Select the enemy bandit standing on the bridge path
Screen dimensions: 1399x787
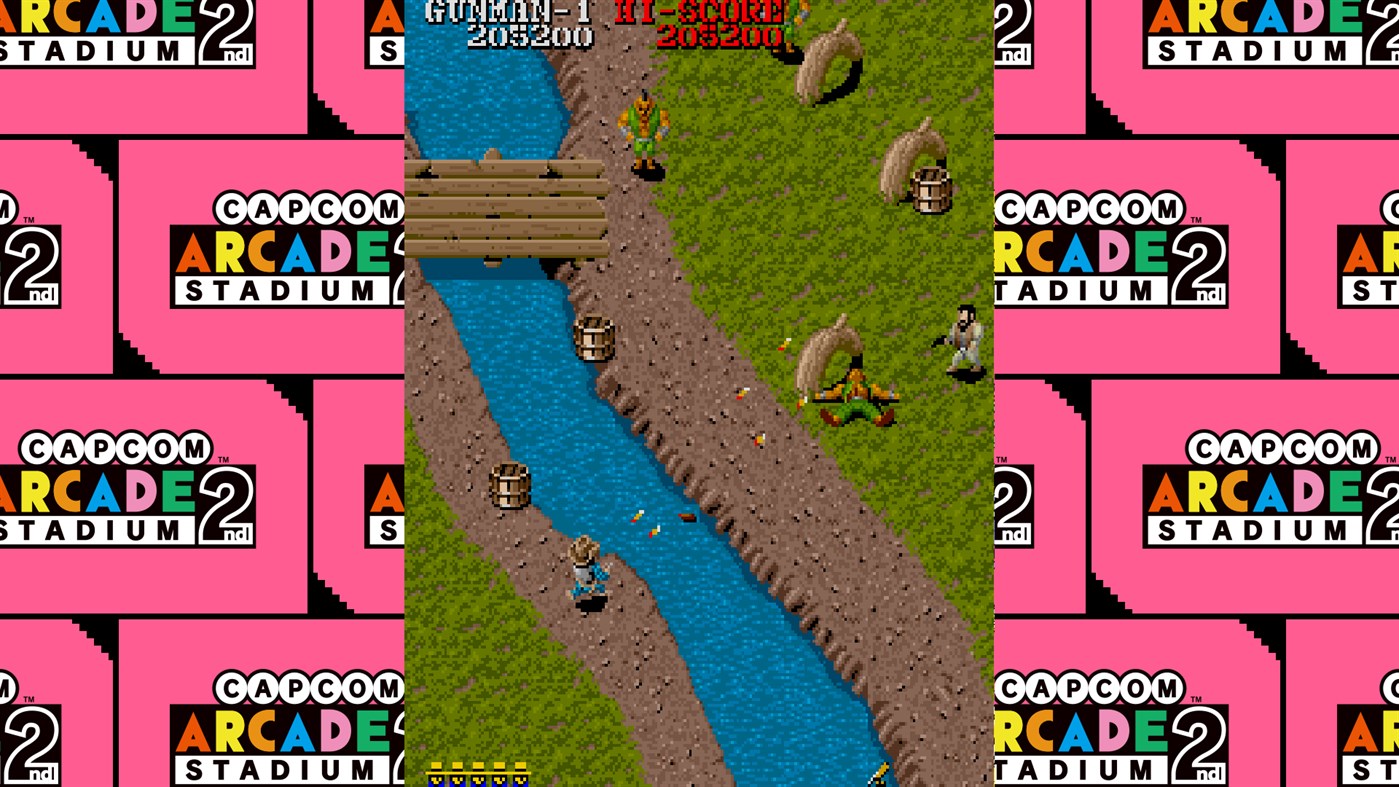646,125
